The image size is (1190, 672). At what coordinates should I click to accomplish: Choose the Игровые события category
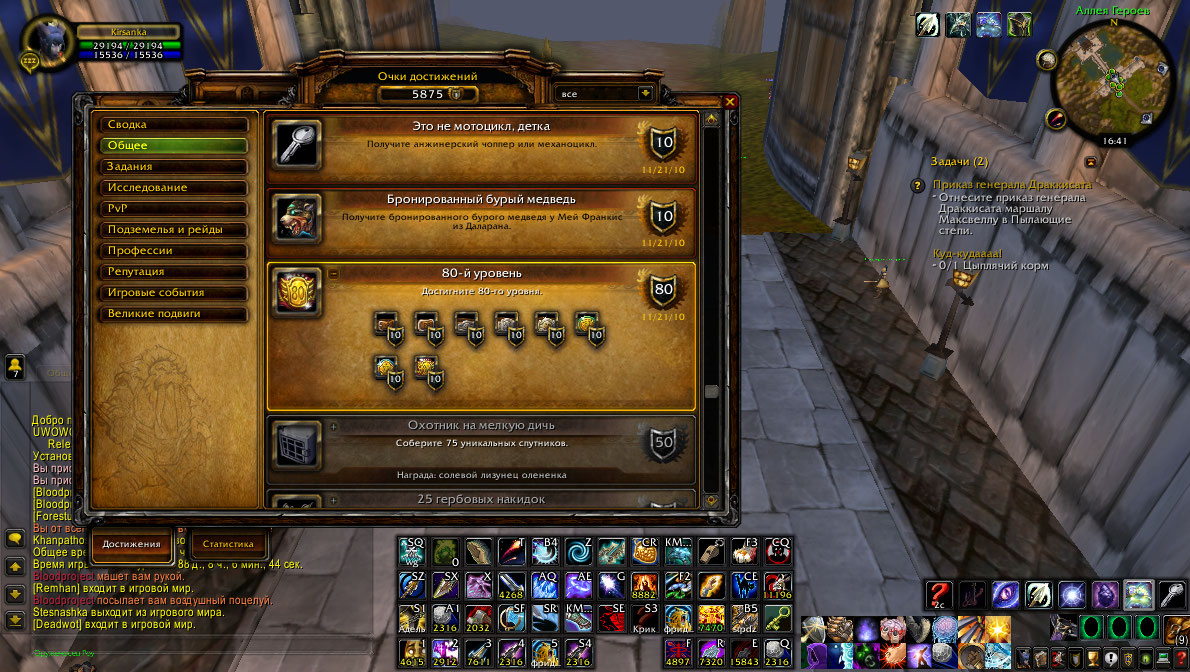click(x=172, y=293)
